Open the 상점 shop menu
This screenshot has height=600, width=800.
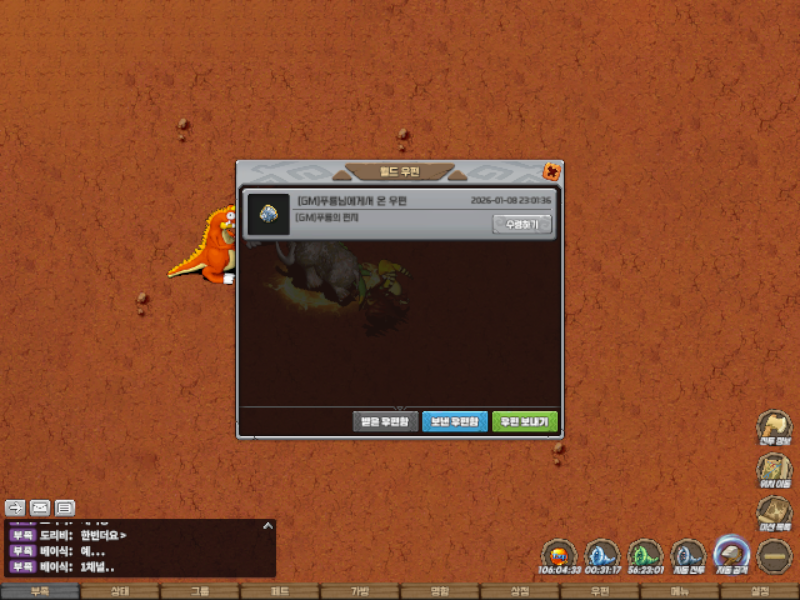520,591
